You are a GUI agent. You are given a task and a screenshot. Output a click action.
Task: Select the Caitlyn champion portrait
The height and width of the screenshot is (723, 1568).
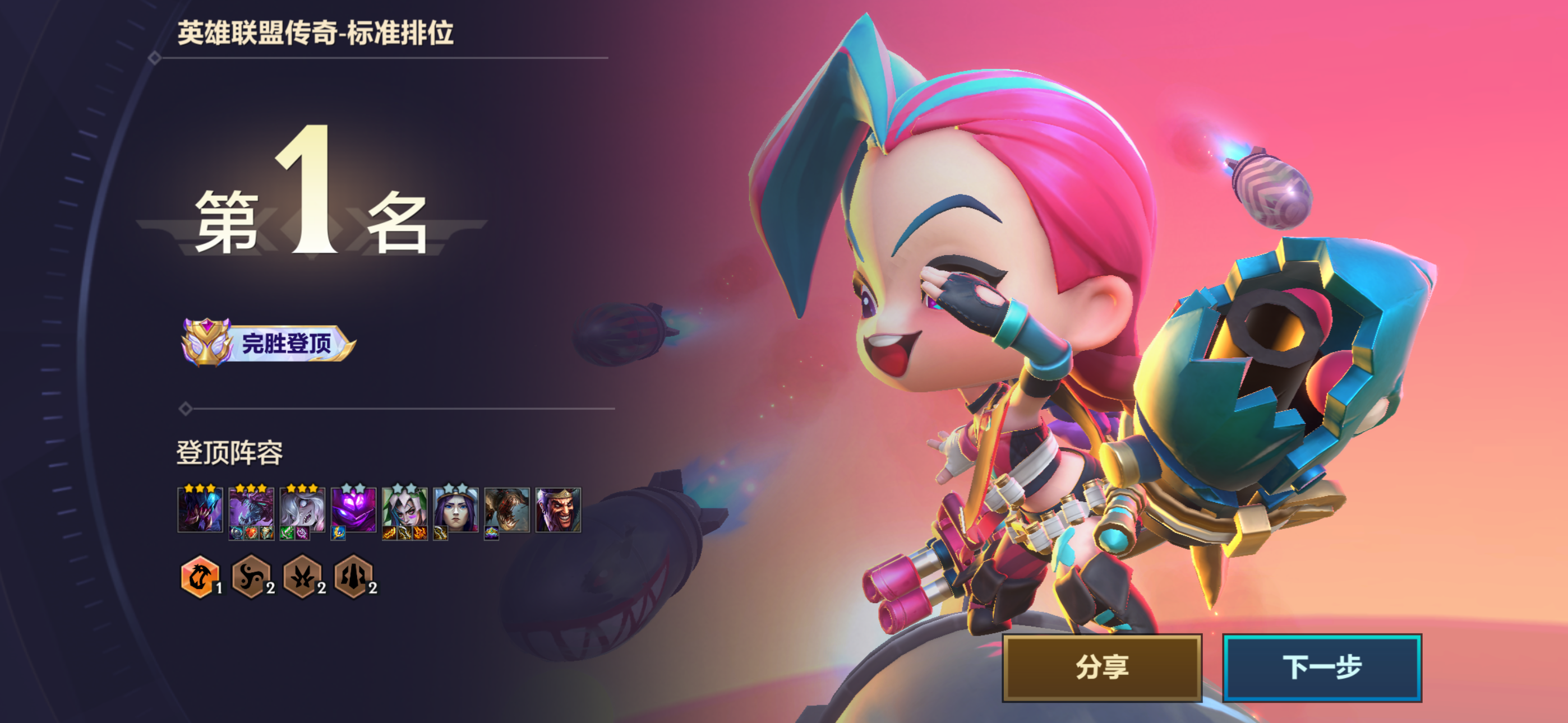tap(455, 509)
